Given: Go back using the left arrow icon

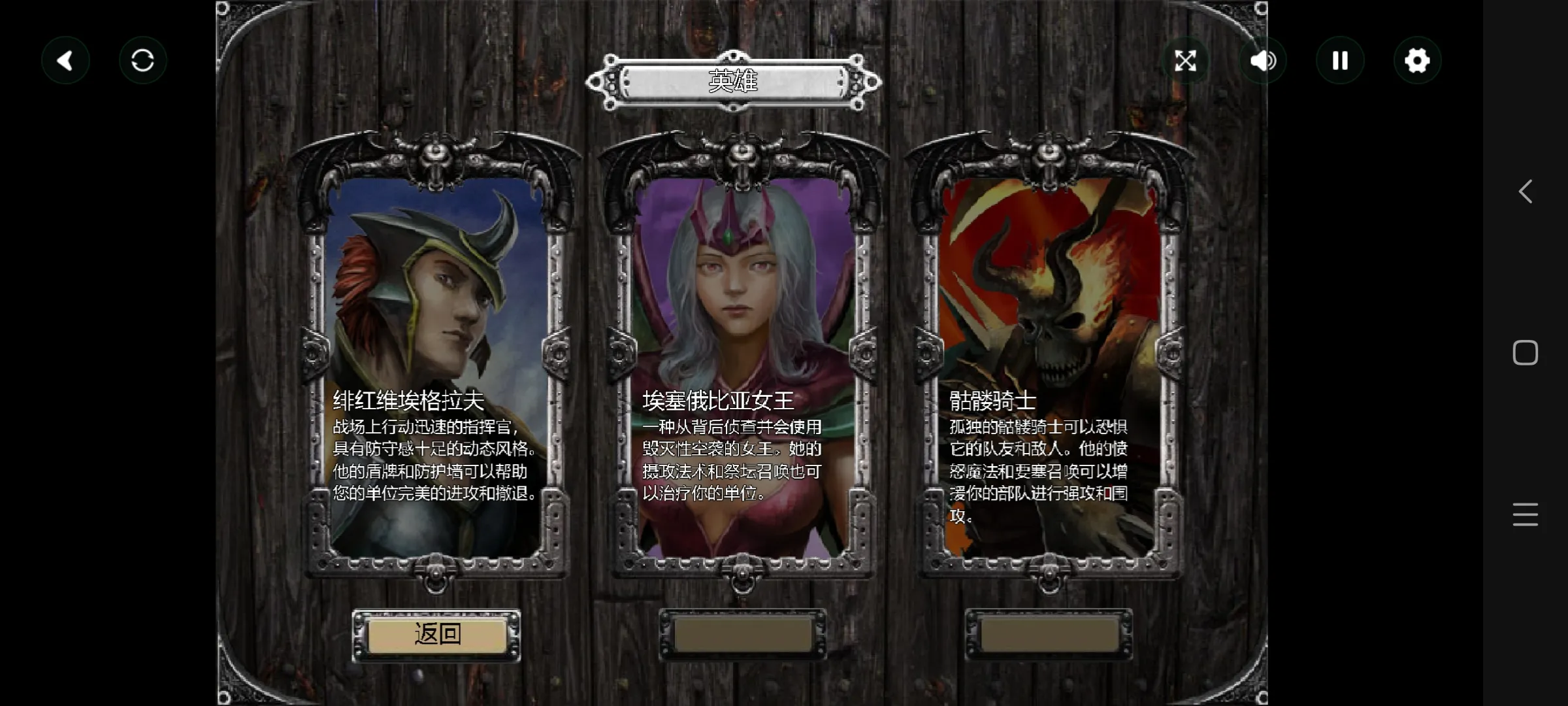Looking at the screenshot, I should [65, 61].
